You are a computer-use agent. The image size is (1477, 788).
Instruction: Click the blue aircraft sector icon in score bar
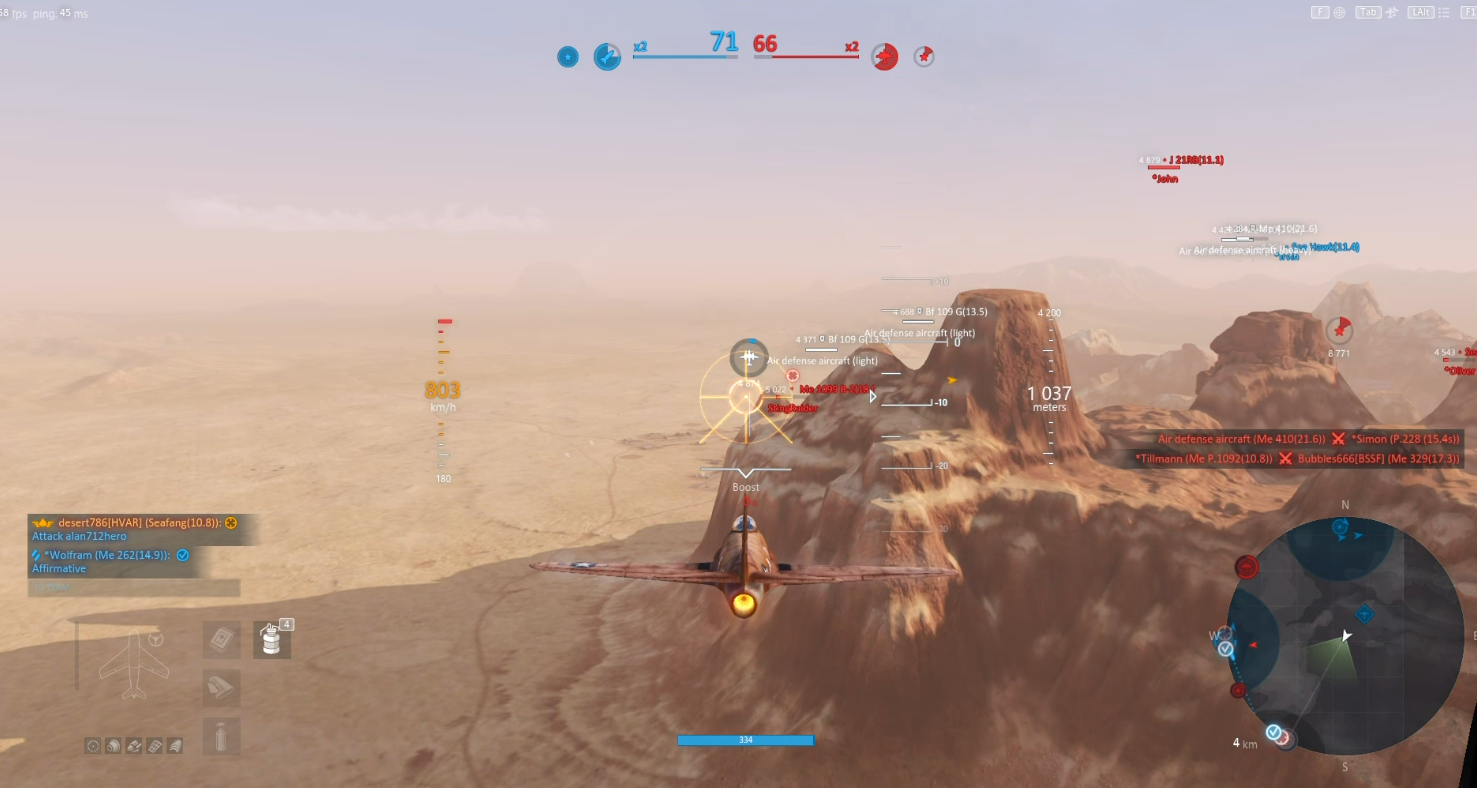(x=607, y=57)
